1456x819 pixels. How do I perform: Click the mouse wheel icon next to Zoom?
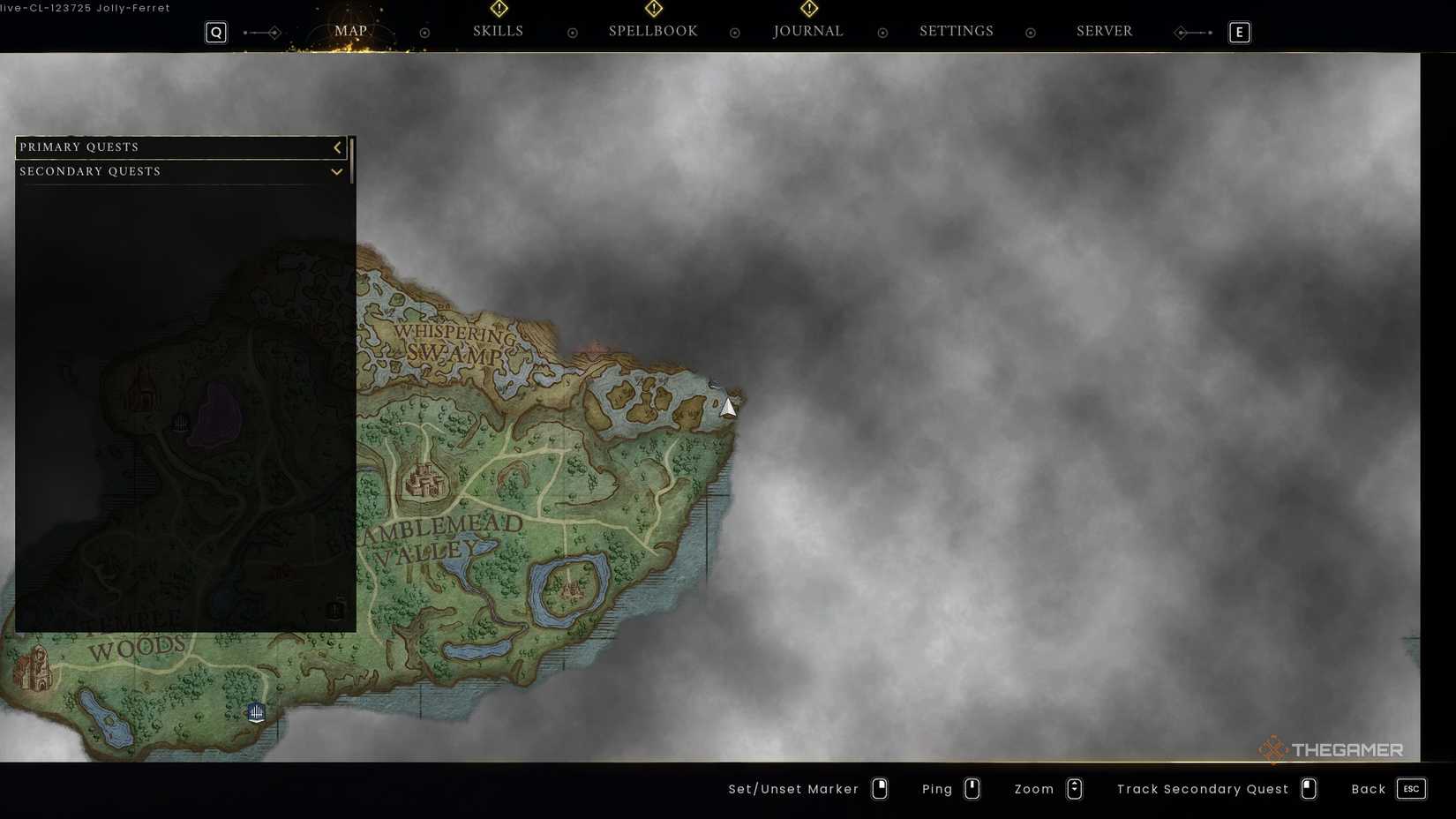pyautogui.click(x=1075, y=789)
